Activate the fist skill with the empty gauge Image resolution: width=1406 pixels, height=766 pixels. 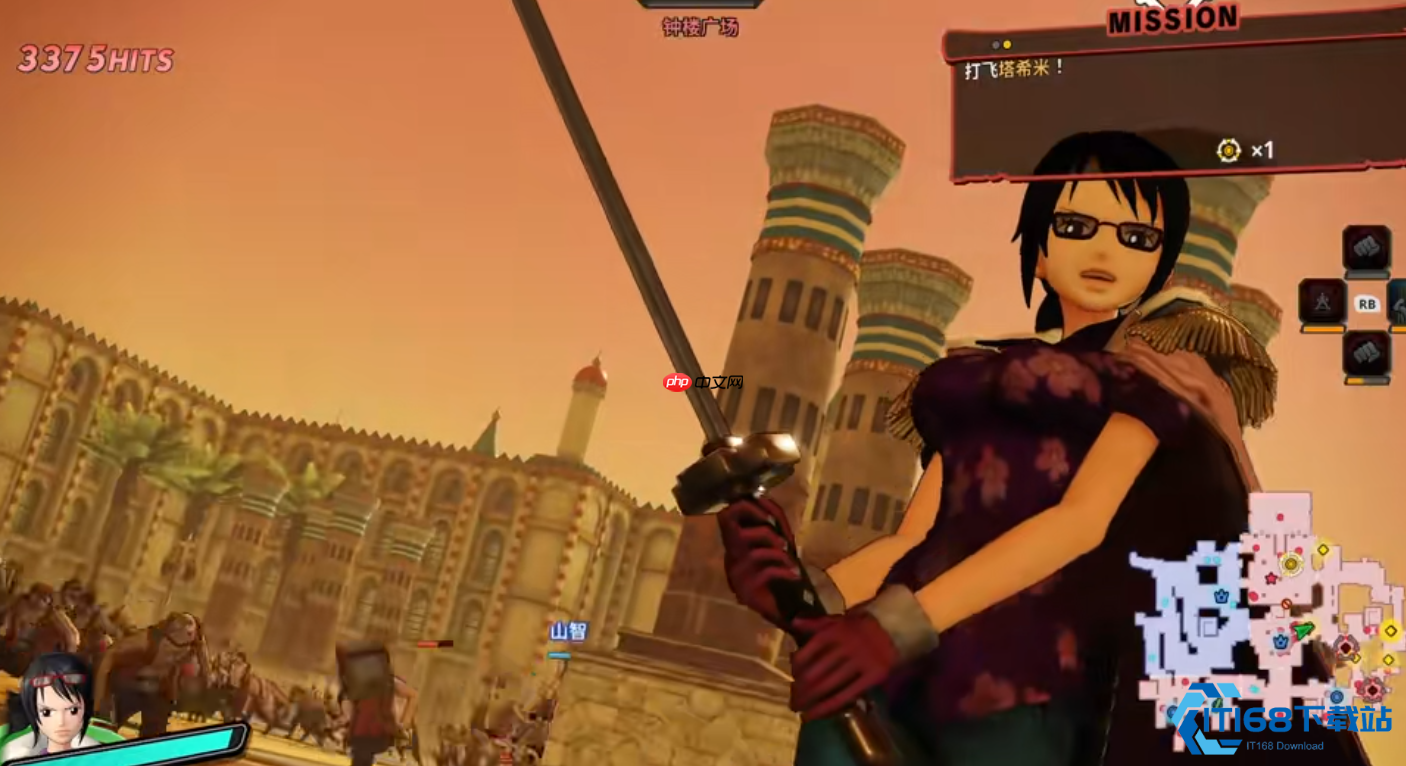(x=1366, y=248)
